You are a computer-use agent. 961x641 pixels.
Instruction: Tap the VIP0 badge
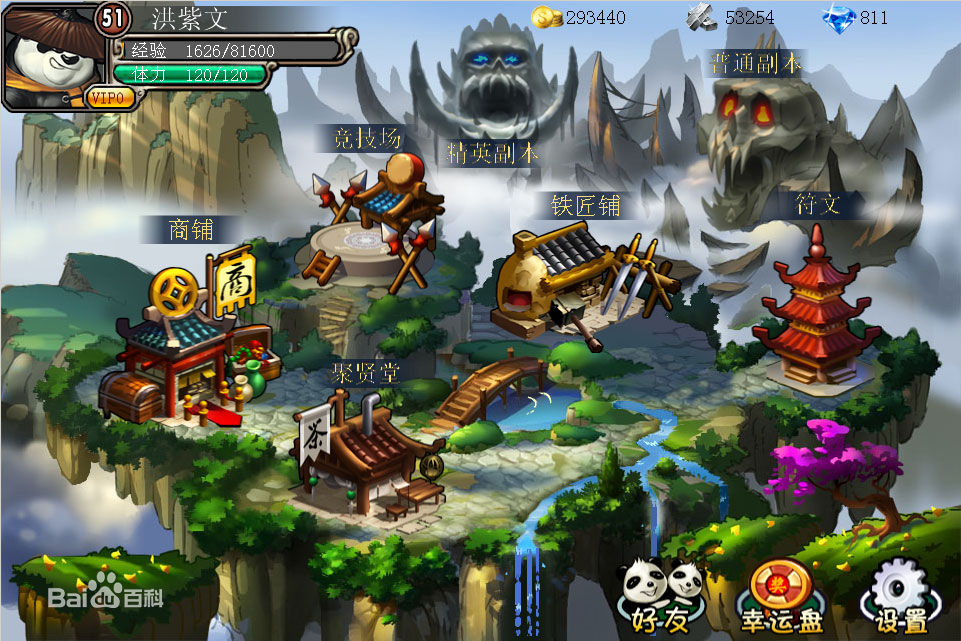click(111, 97)
